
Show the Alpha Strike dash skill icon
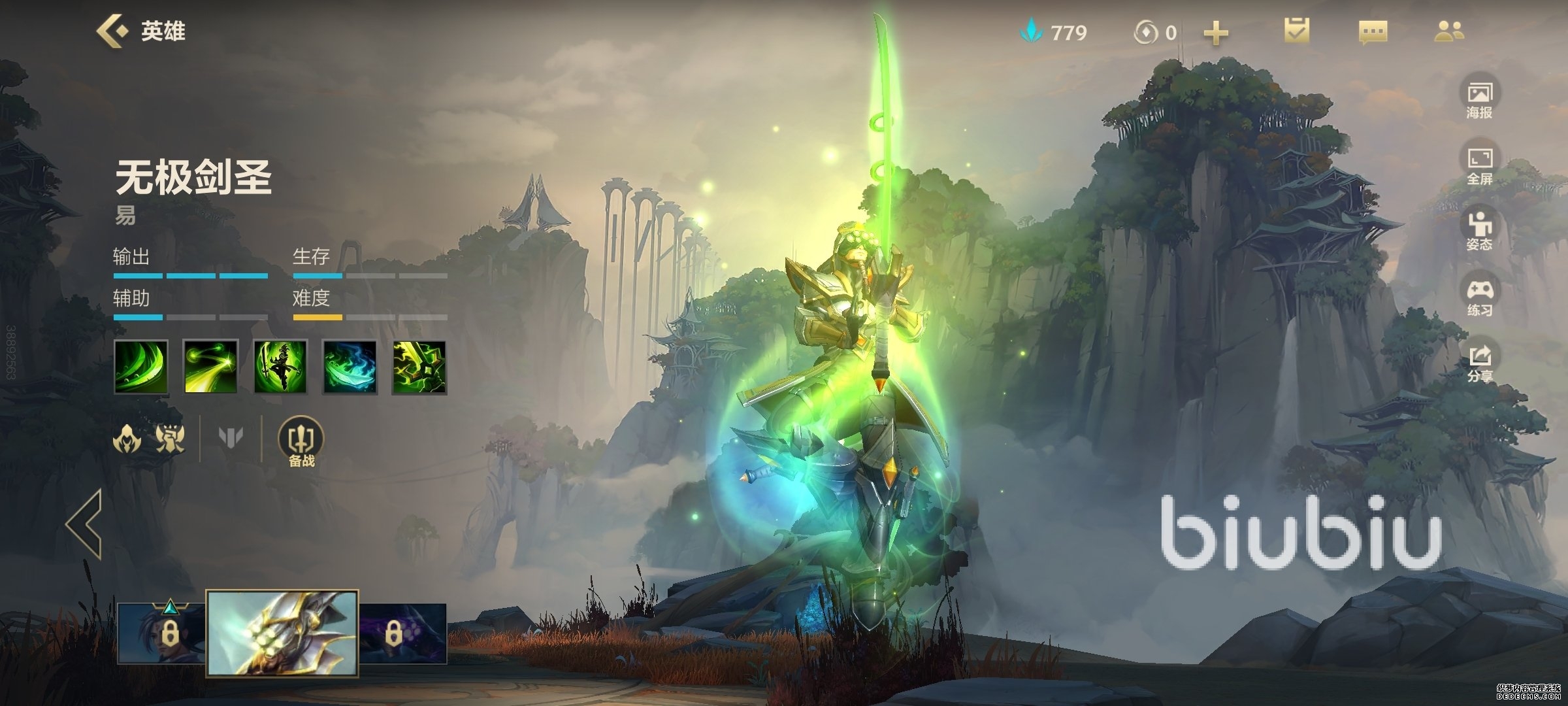(210, 367)
